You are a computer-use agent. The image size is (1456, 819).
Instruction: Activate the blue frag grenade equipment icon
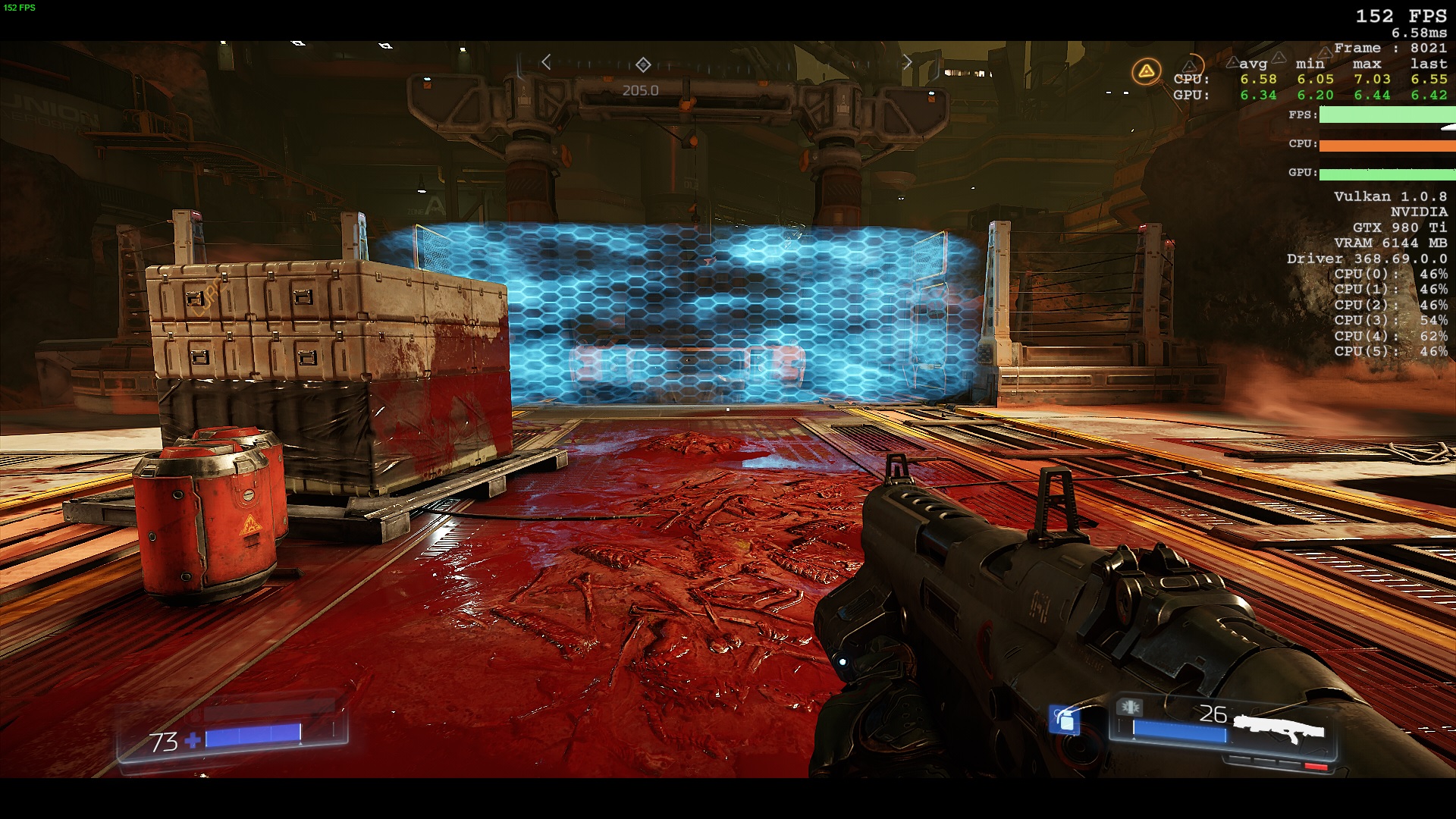click(x=1065, y=719)
